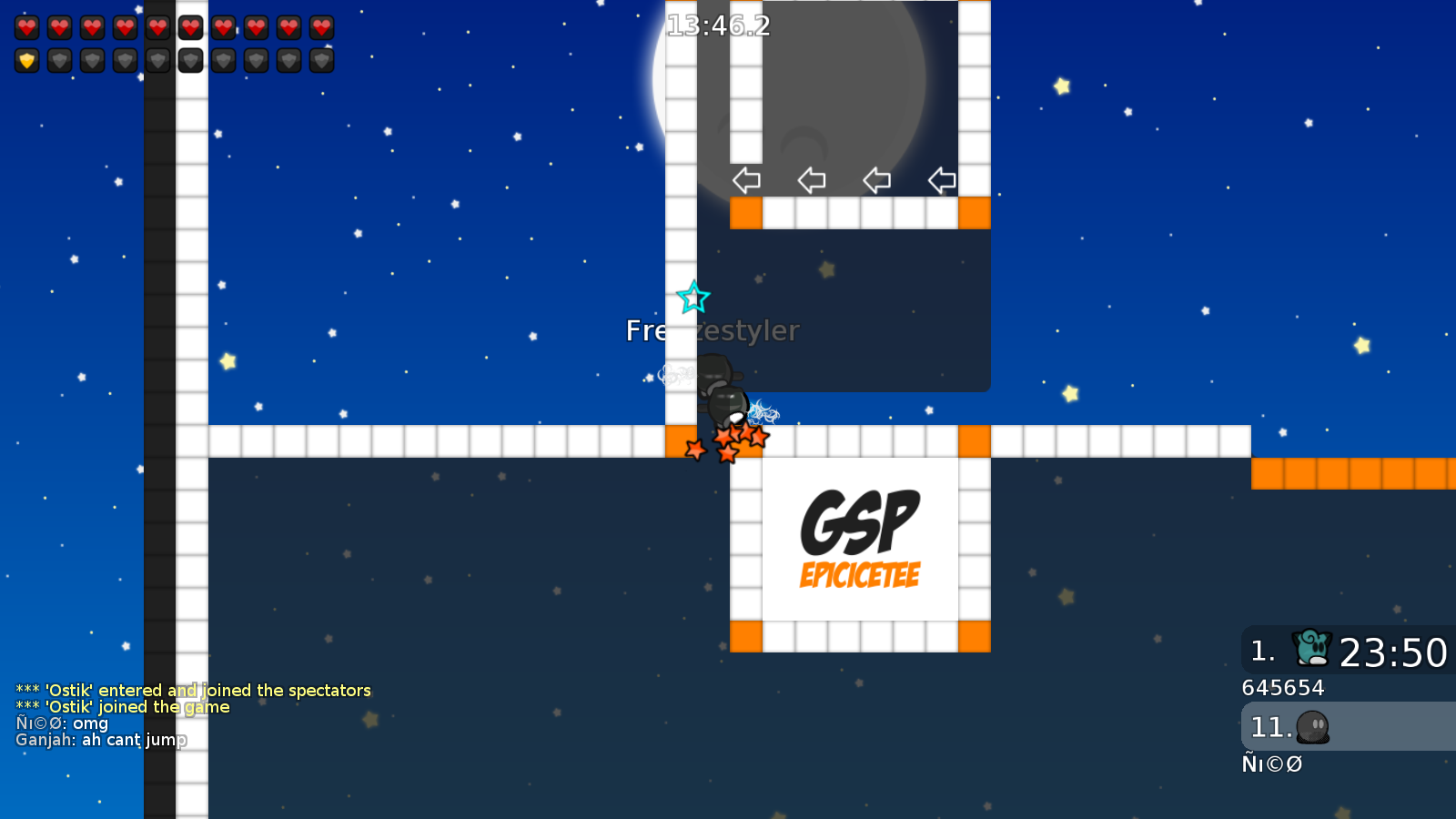This screenshot has width=1456, height=819.
Task: Toggle the second shield in the armor display
Action: tap(59, 61)
